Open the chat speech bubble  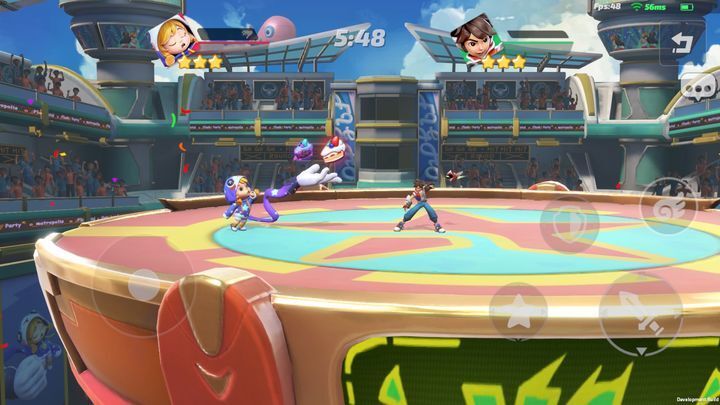point(699,89)
